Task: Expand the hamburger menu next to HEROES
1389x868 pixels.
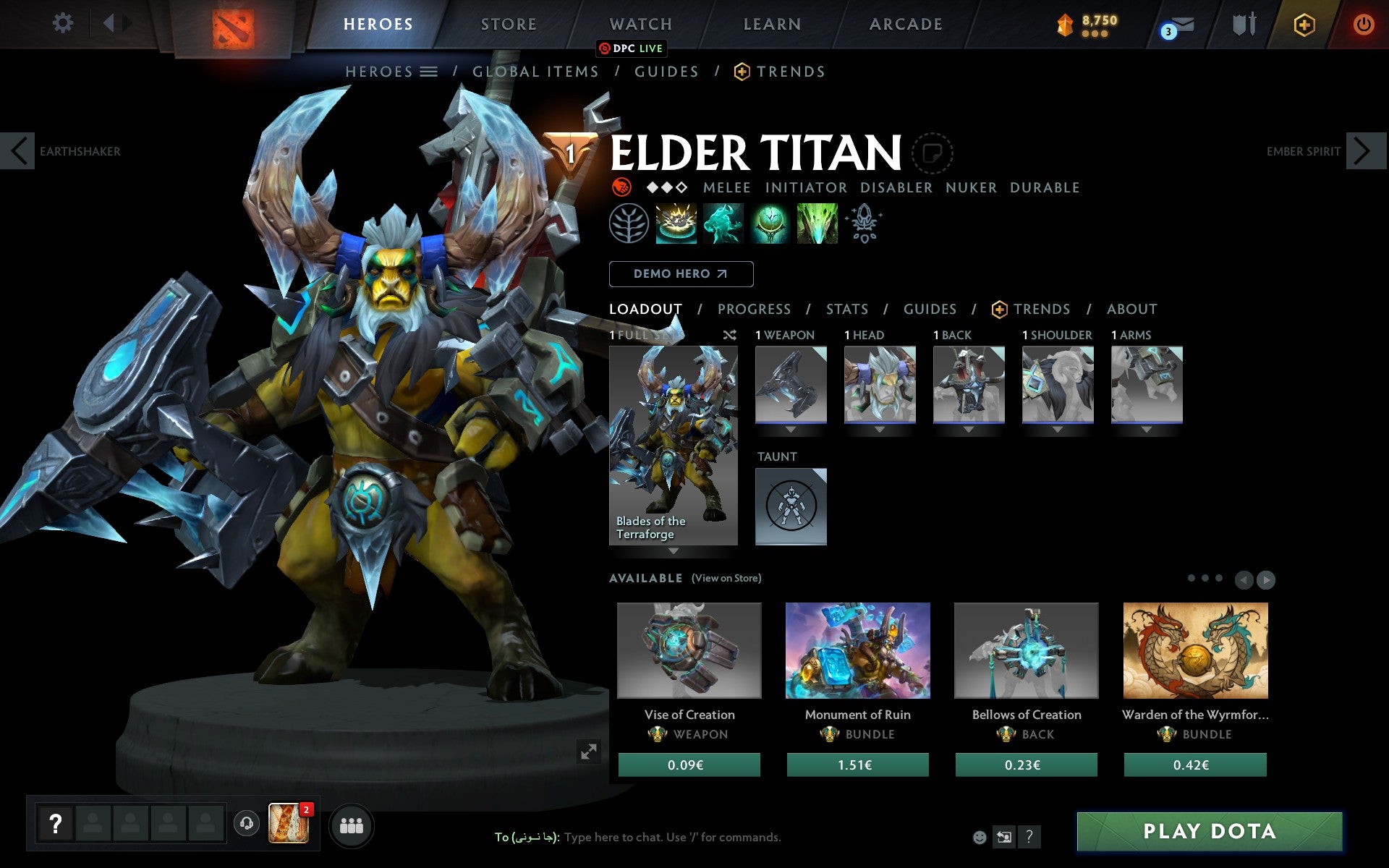Action: pos(430,72)
